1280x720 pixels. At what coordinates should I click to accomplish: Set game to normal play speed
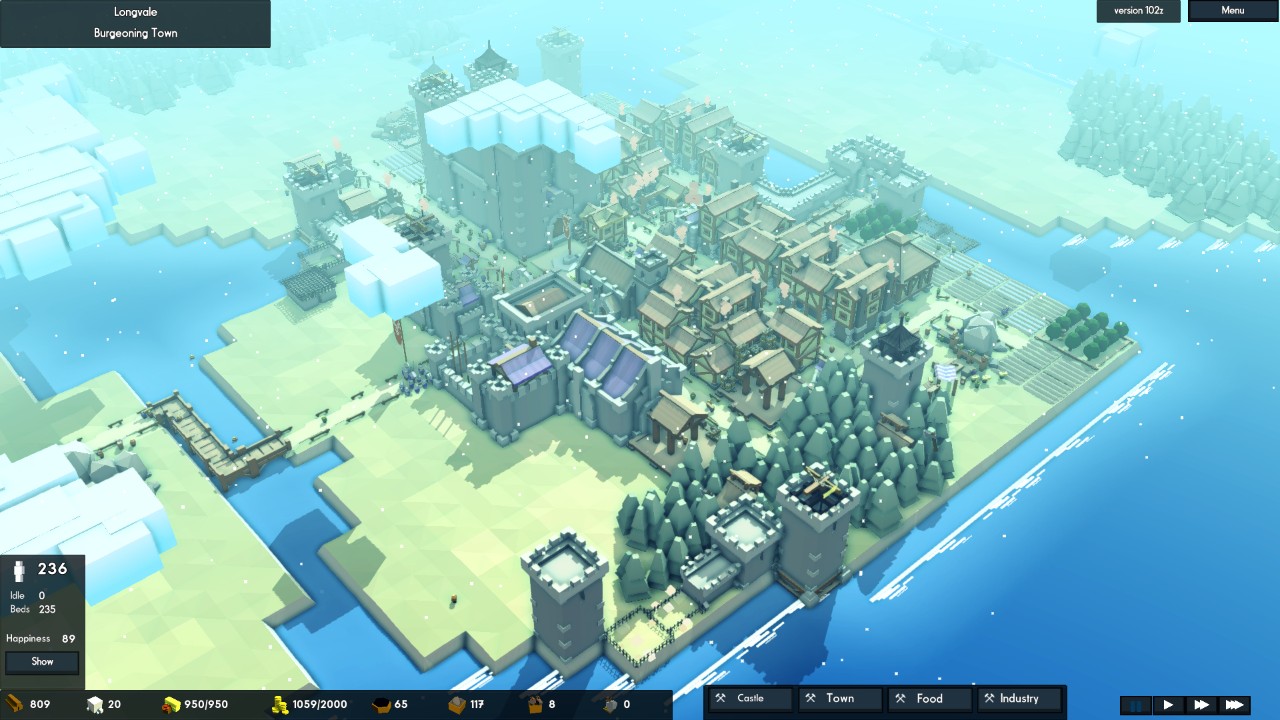(1168, 705)
